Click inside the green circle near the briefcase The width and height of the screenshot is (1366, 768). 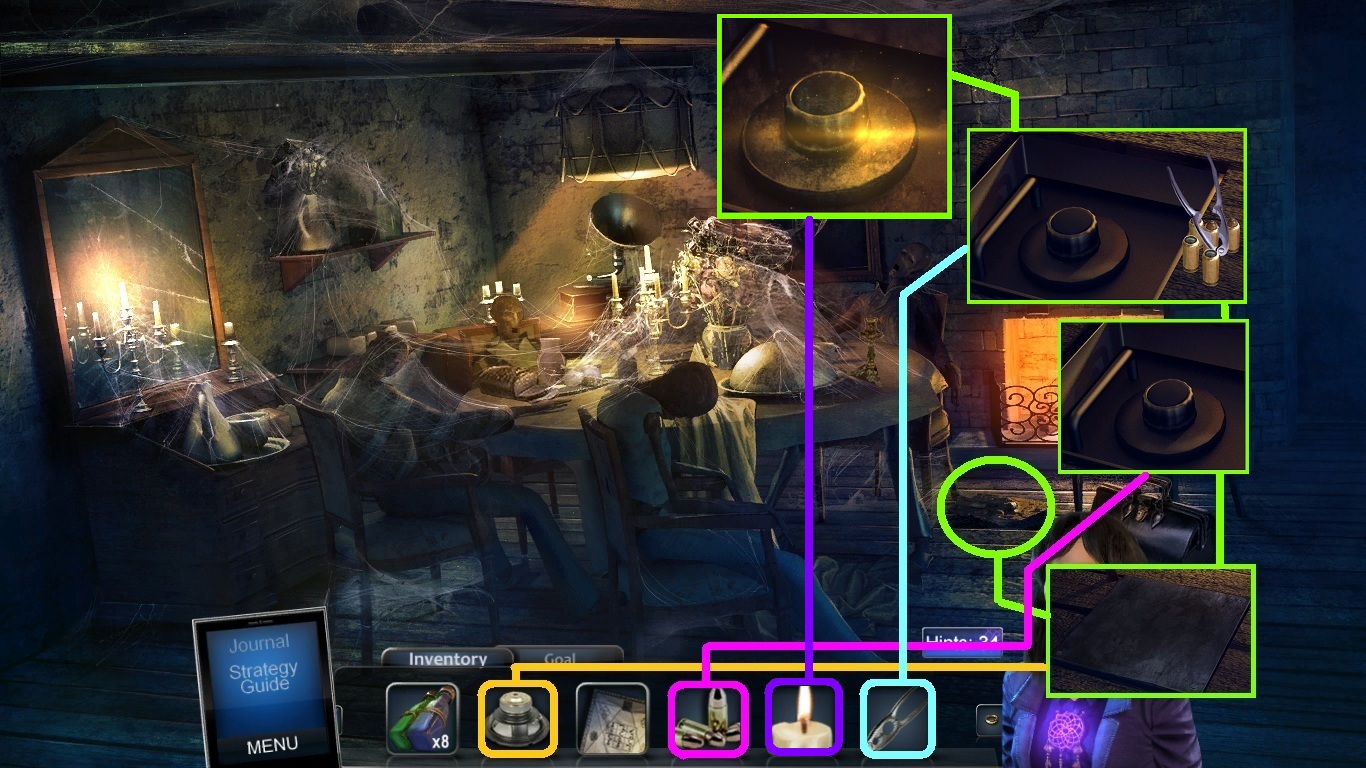pos(992,505)
